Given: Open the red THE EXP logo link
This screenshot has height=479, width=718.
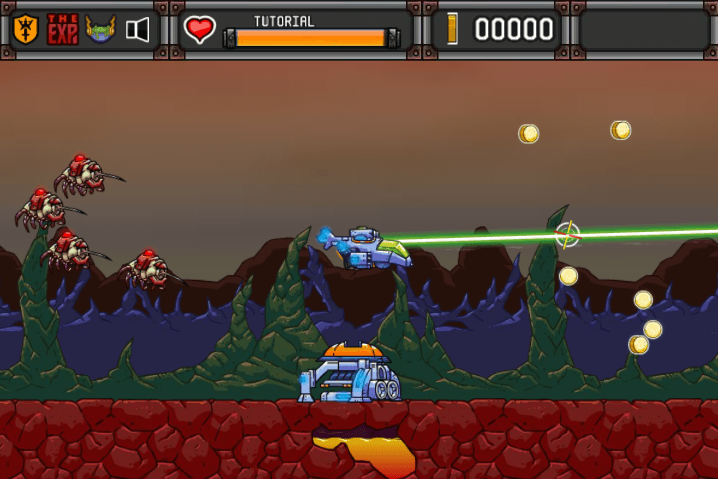Looking at the screenshot, I should [x=62, y=29].
